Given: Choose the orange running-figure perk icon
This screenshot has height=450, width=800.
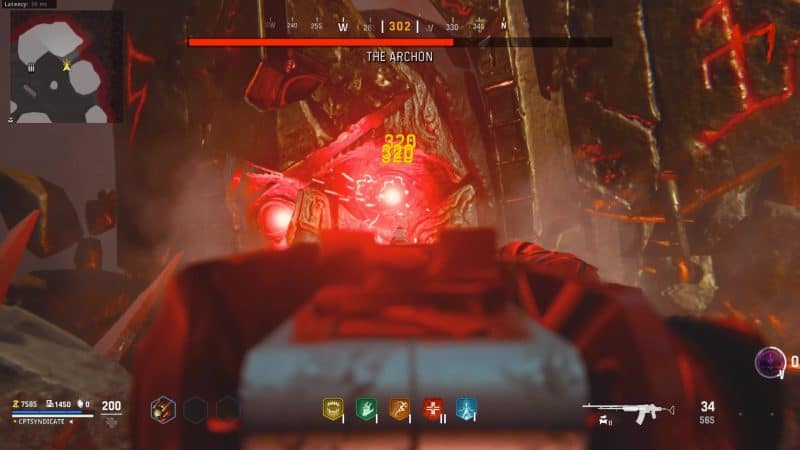Looking at the screenshot, I should click(x=399, y=408).
